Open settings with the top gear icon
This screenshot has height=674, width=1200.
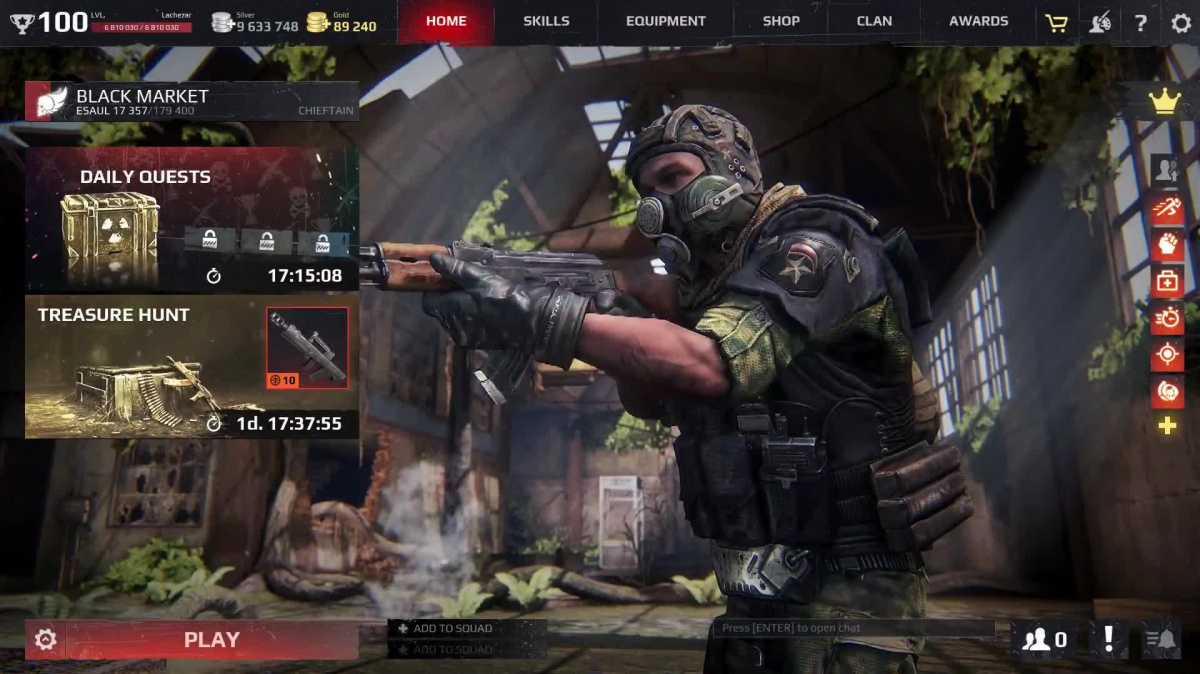click(x=1181, y=22)
